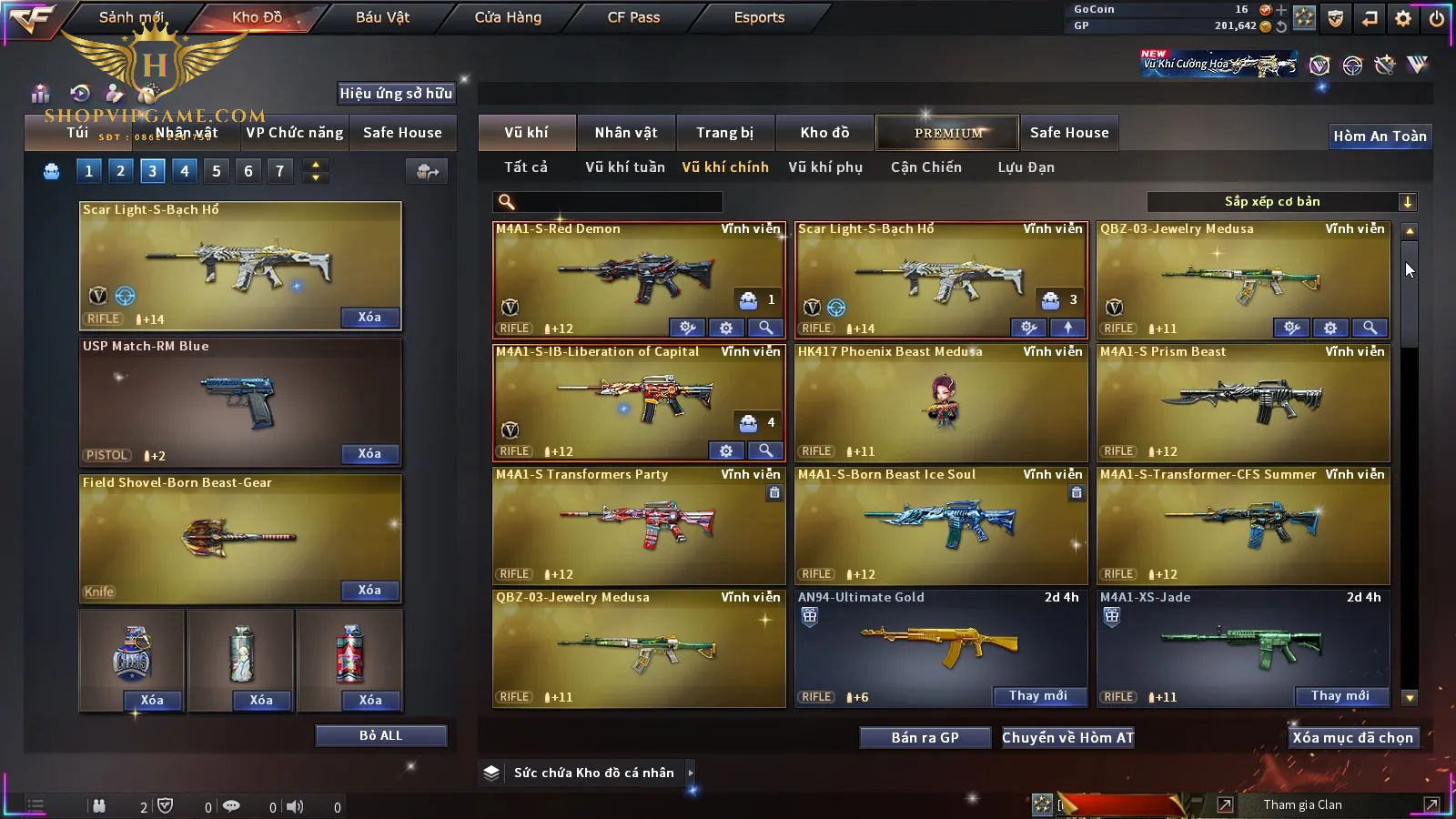Click the Bỏ ALL button

pos(380,735)
